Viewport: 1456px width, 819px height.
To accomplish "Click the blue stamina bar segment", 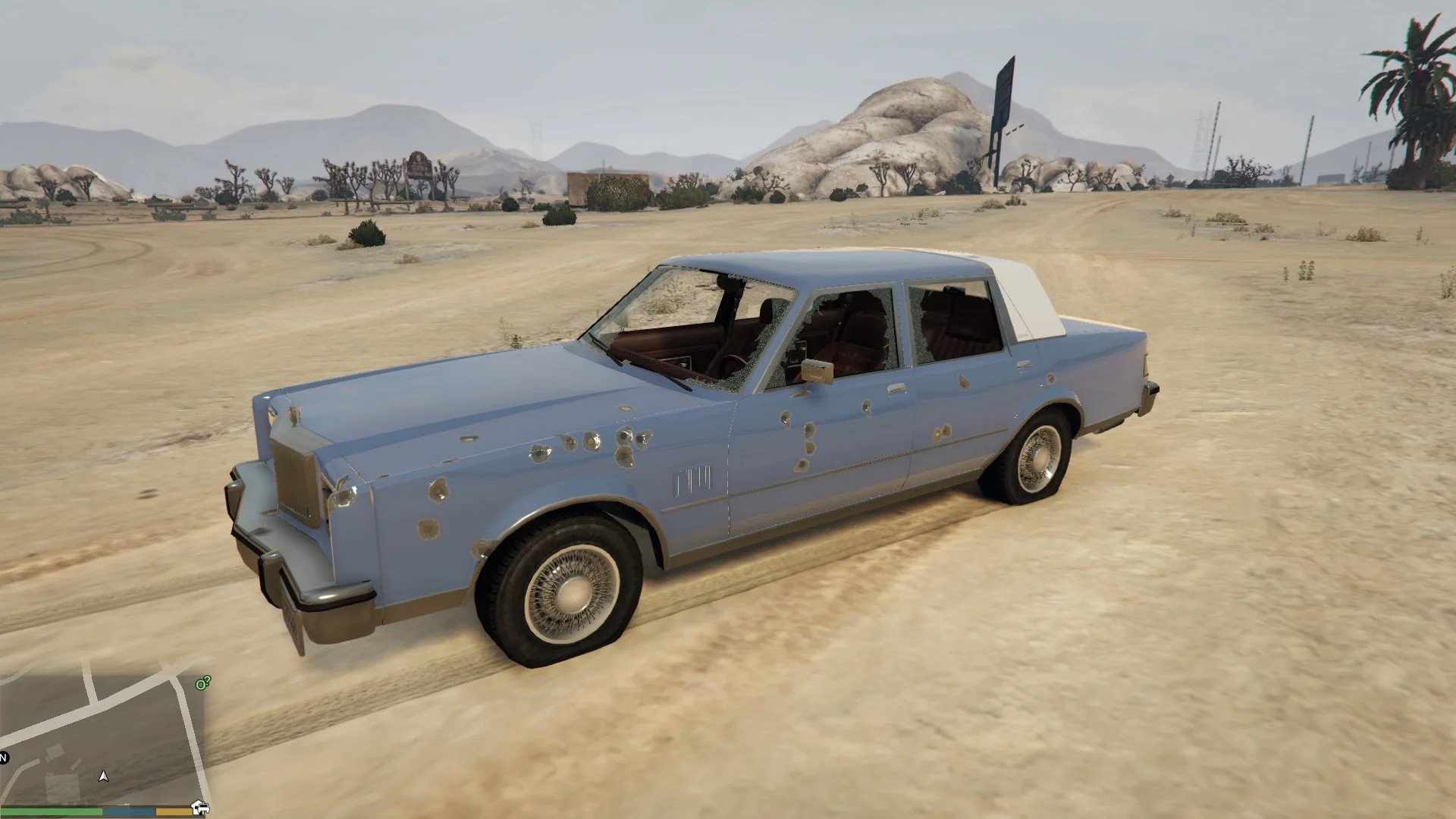I will (127, 811).
